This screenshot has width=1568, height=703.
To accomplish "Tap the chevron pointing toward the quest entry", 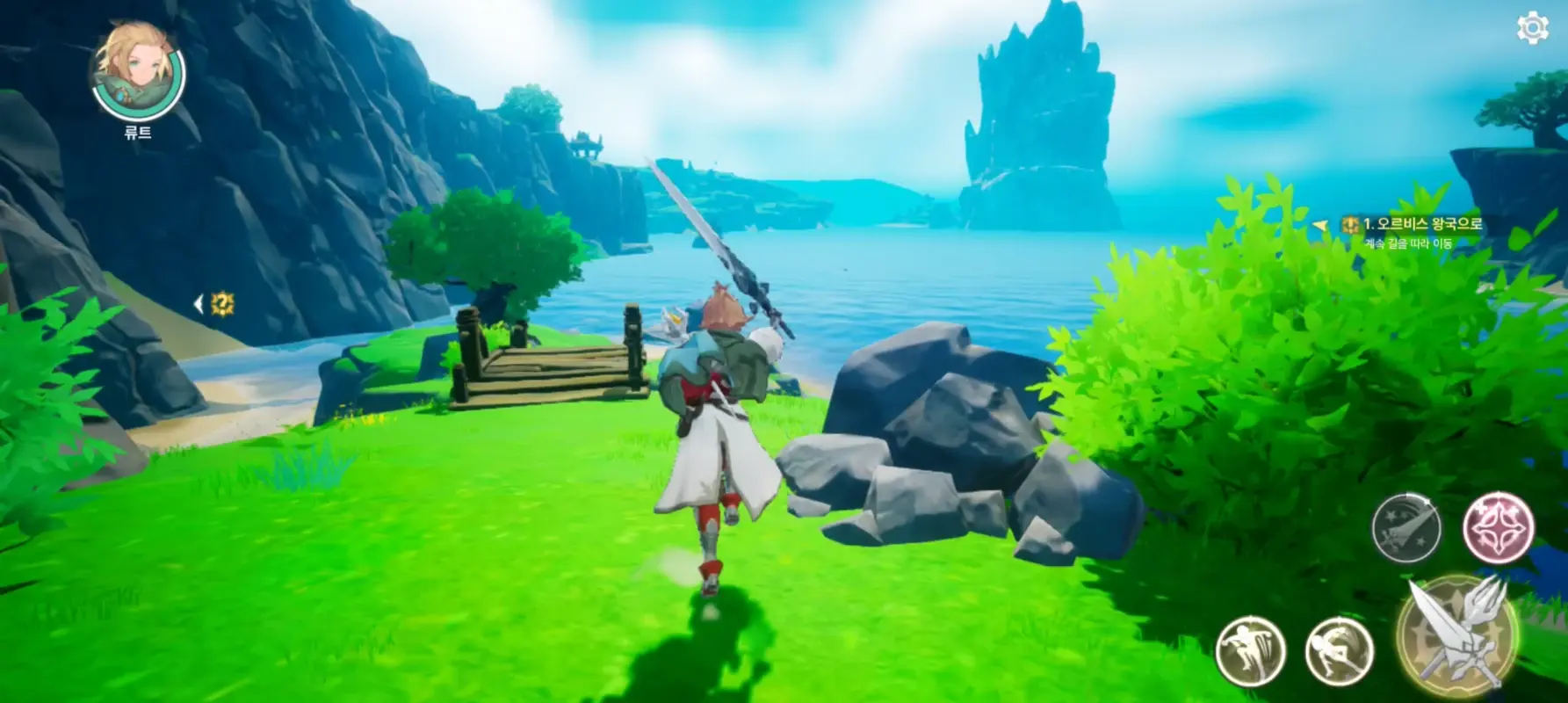I will pyautogui.click(x=1319, y=224).
